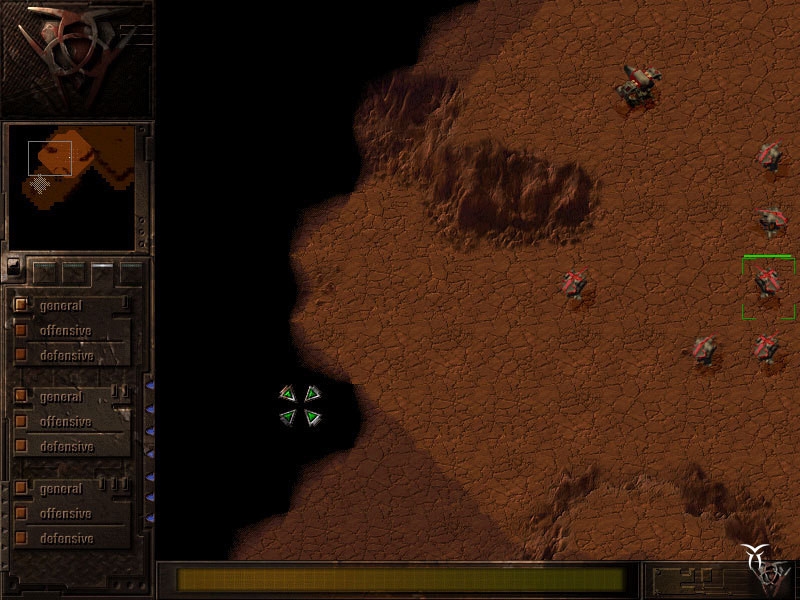Click the unit with green selection brackets

767,285
